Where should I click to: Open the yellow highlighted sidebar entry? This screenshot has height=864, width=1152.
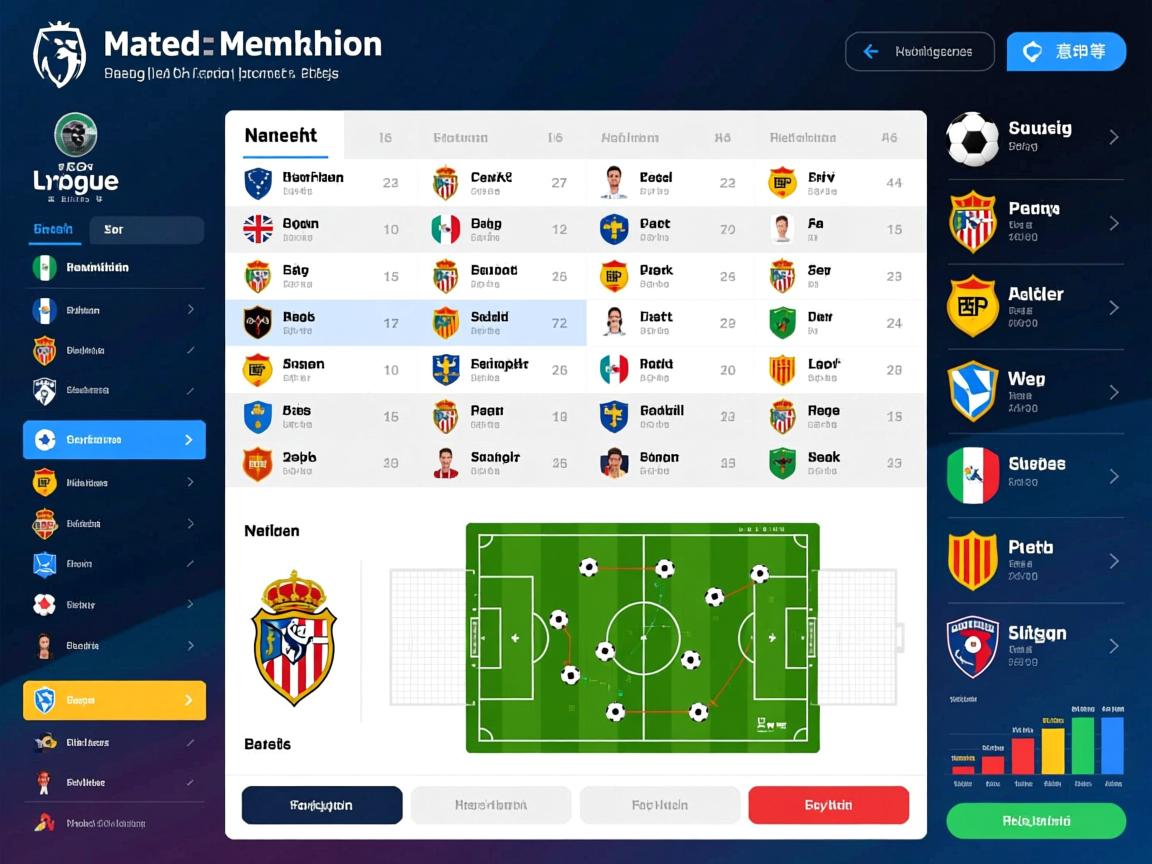114,701
